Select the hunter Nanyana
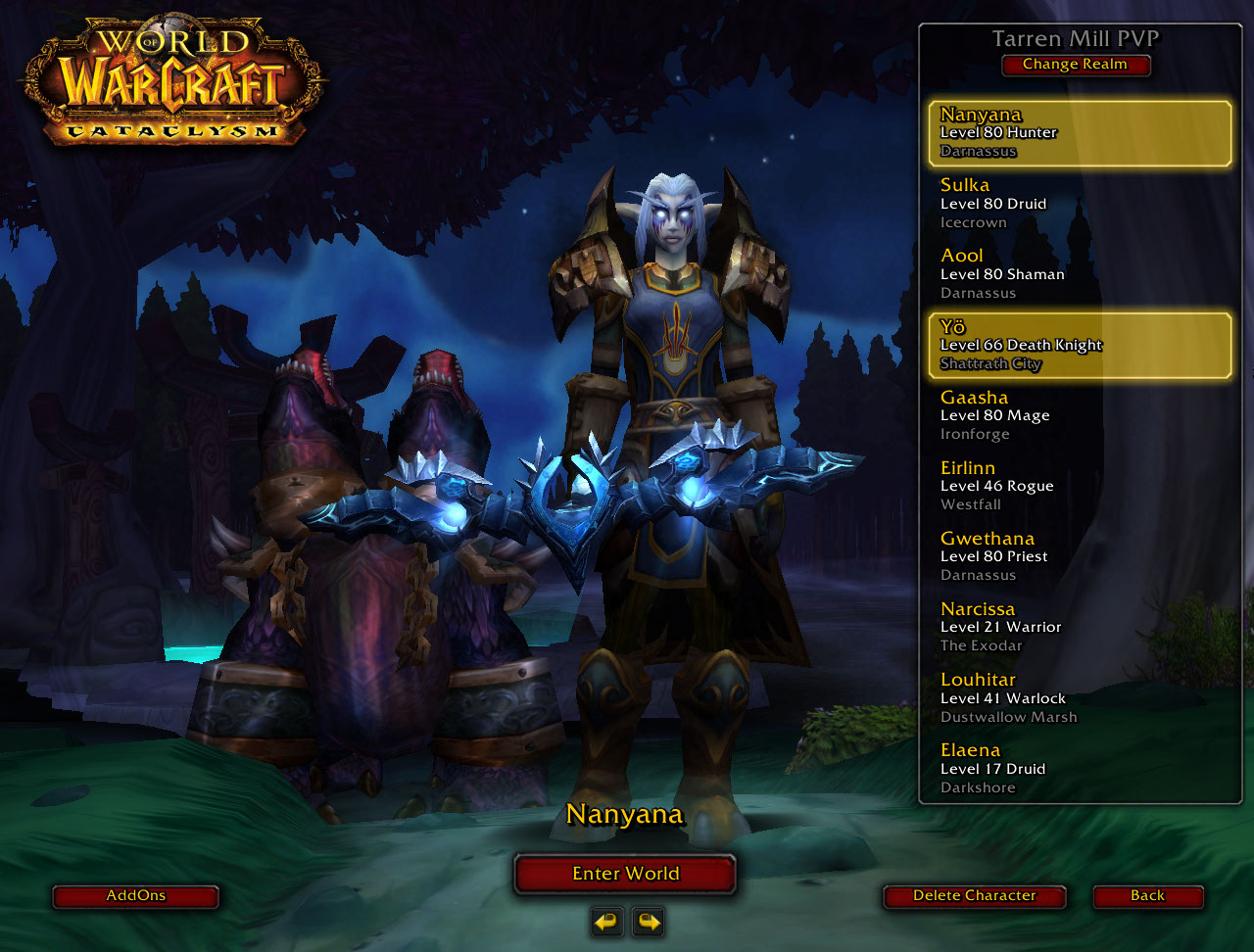The width and height of the screenshot is (1254, 952). coord(1079,133)
